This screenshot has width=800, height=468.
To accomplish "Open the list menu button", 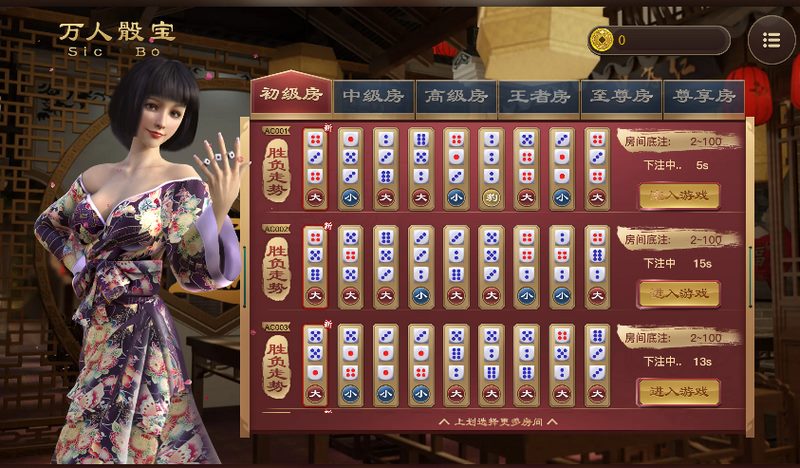I will pos(771,40).
